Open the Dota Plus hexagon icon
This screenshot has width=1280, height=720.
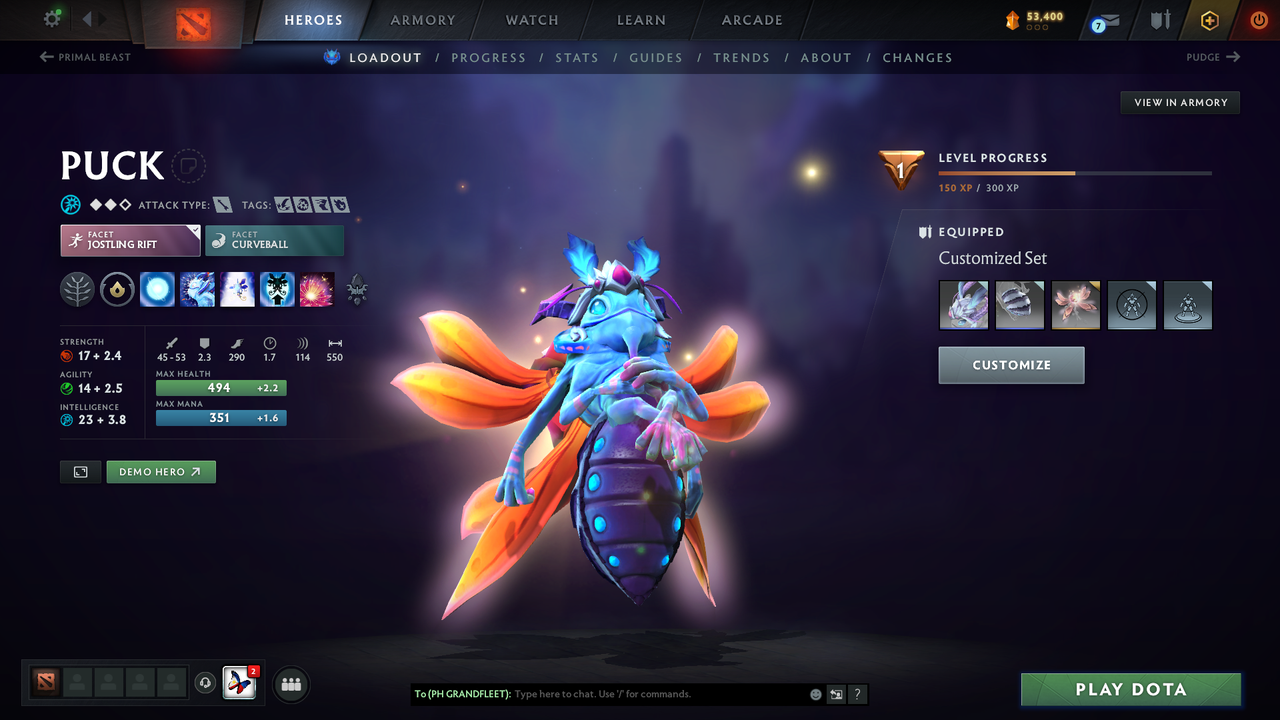tap(1210, 19)
